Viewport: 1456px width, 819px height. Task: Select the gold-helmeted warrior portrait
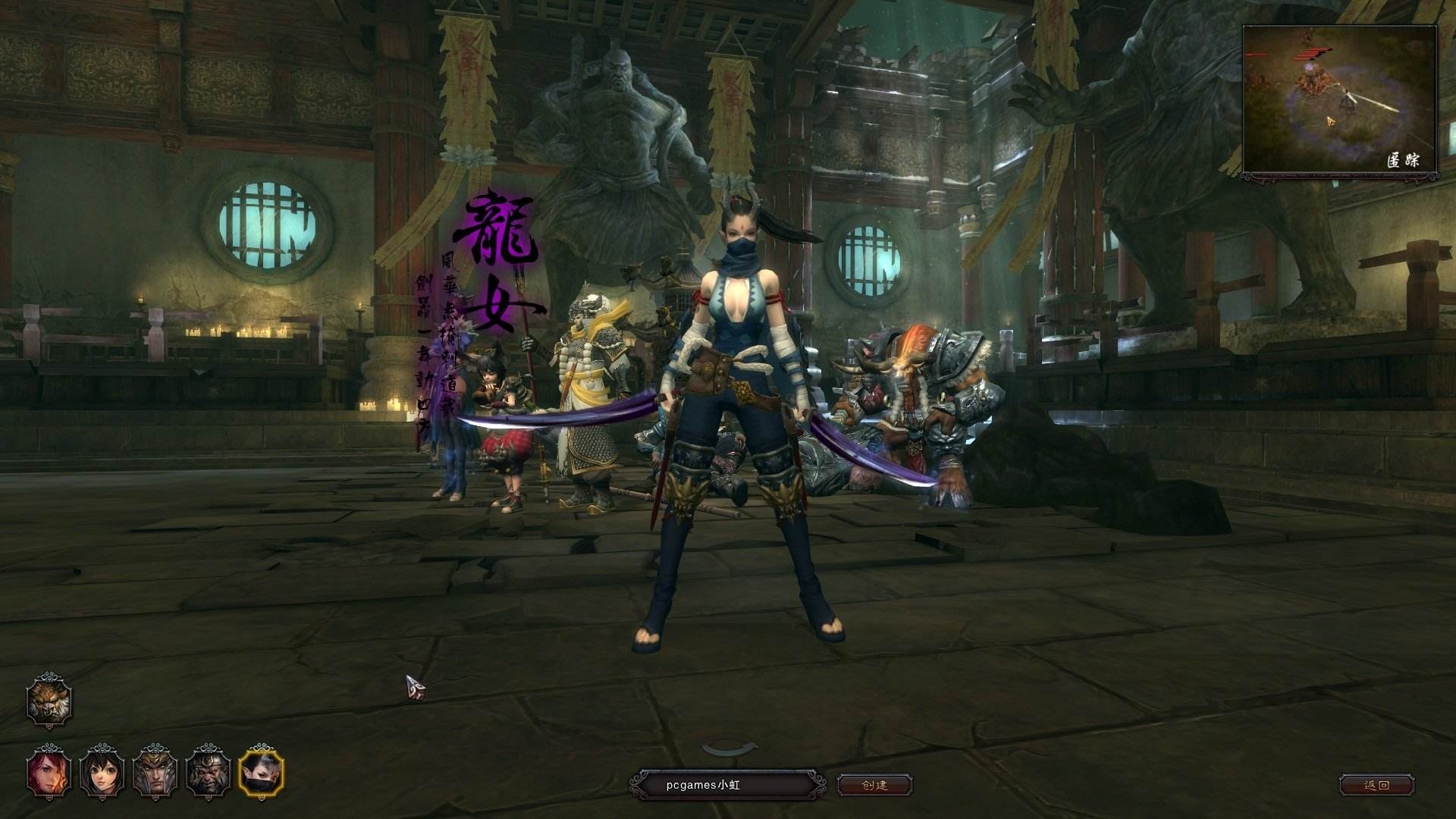click(x=155, y=773)
